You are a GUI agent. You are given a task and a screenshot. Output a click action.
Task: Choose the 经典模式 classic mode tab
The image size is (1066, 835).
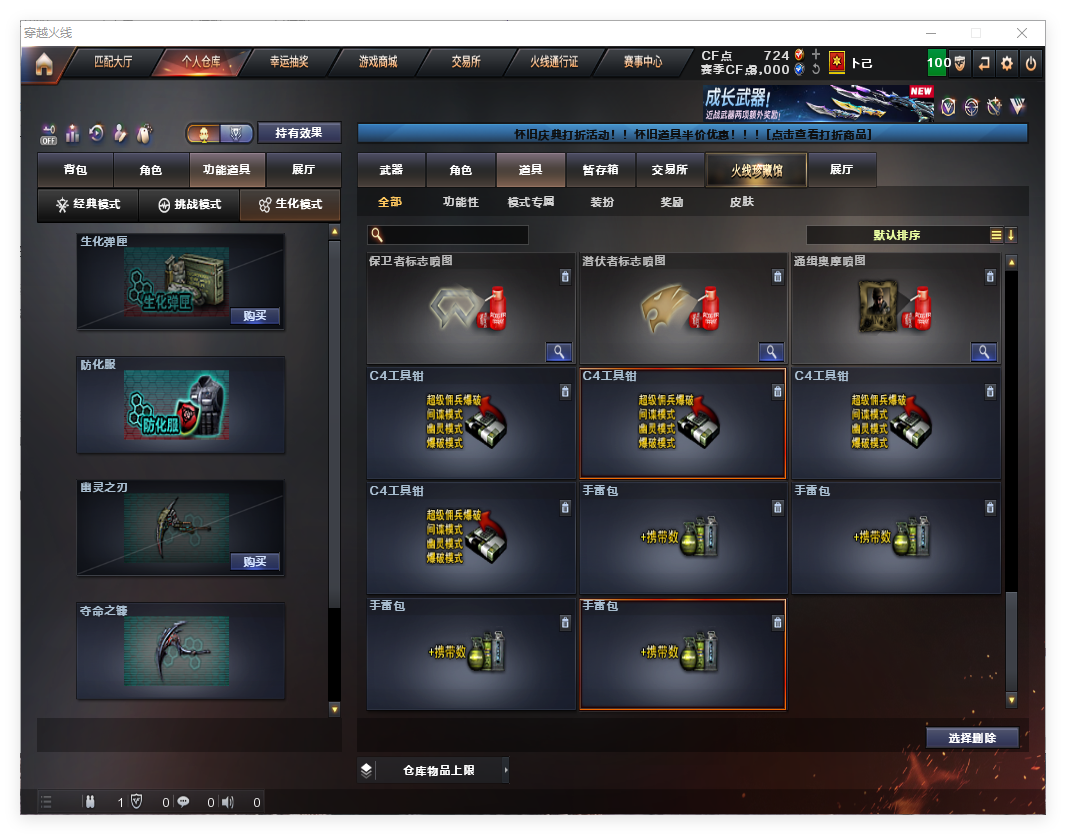[x=88, y=204]
